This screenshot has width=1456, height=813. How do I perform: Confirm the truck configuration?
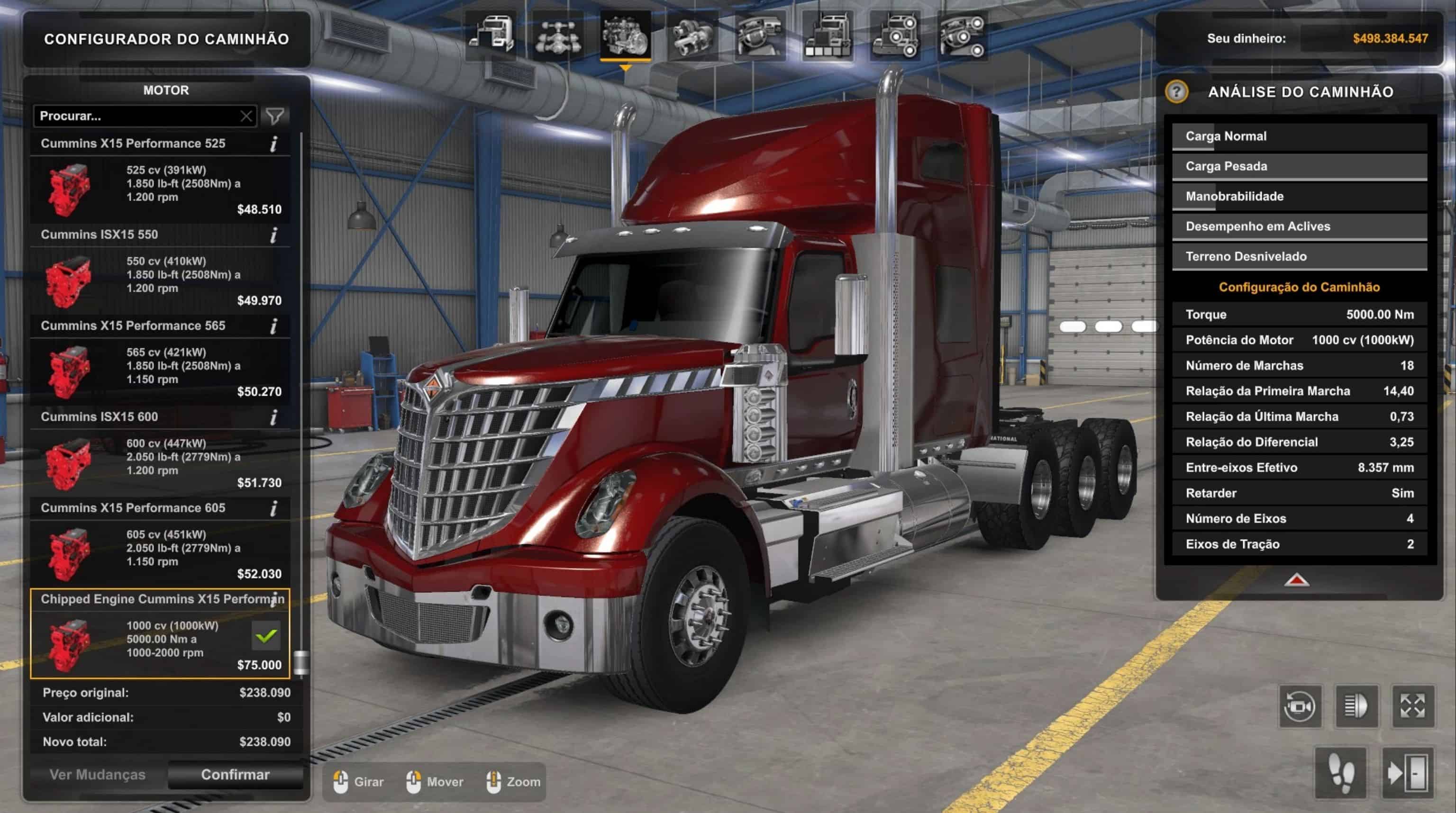[x=235, y=775]
